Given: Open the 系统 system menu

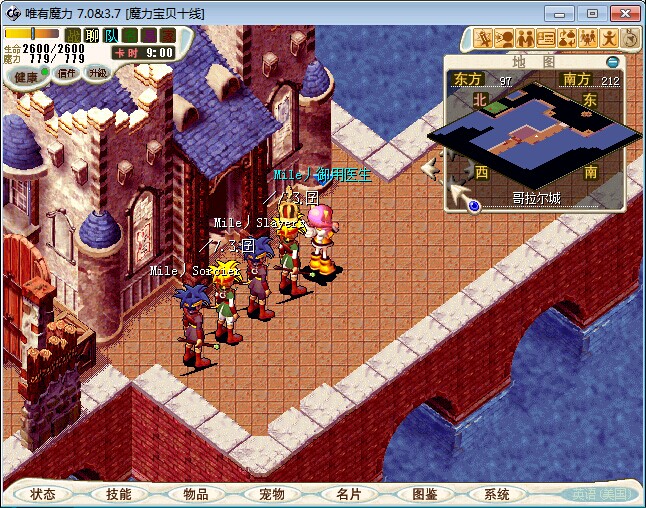Looking at the screenshot, I should click(x=497, y=494).
